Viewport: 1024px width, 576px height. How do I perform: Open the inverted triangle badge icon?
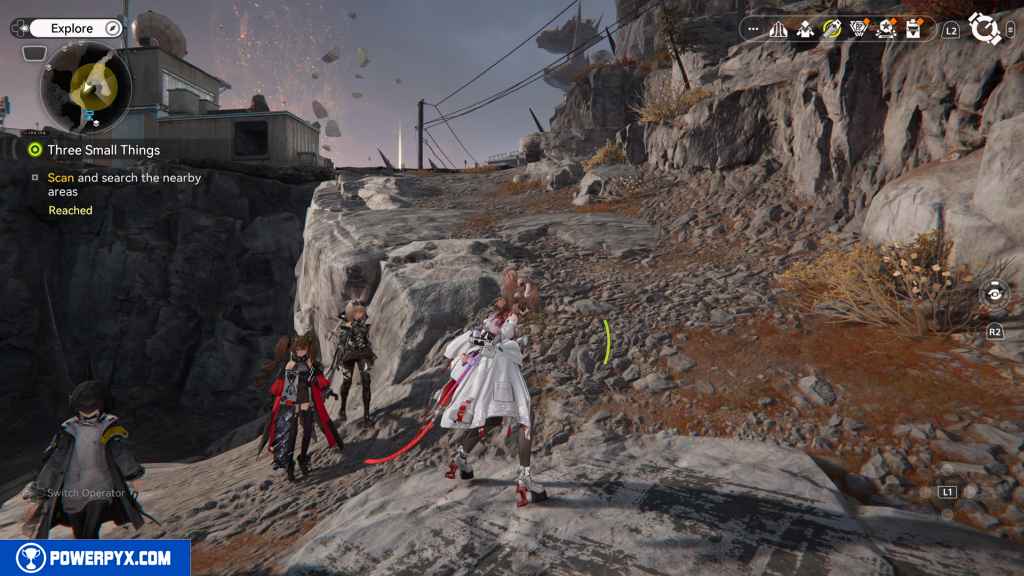[x=858, y=30]
